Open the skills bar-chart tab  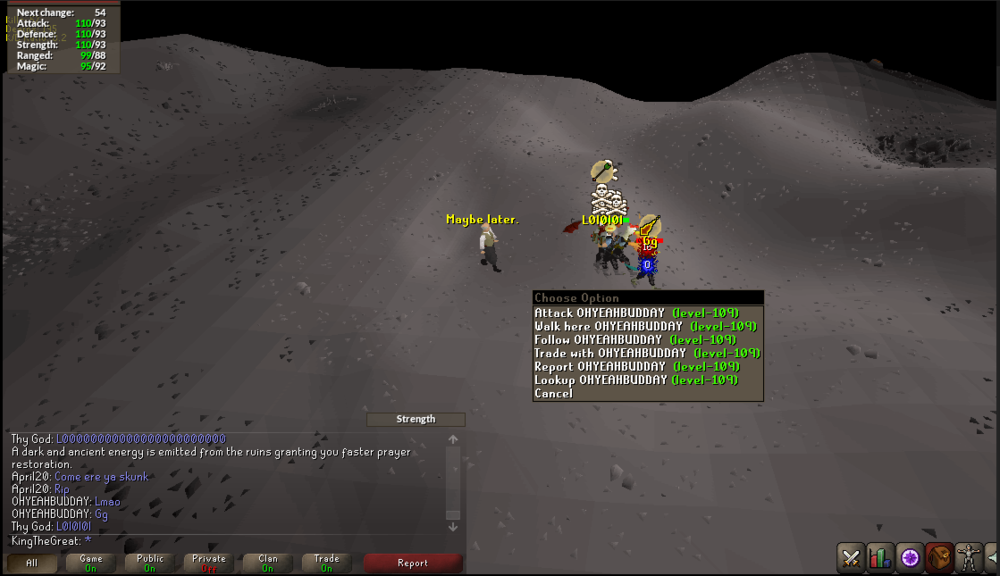880,557
